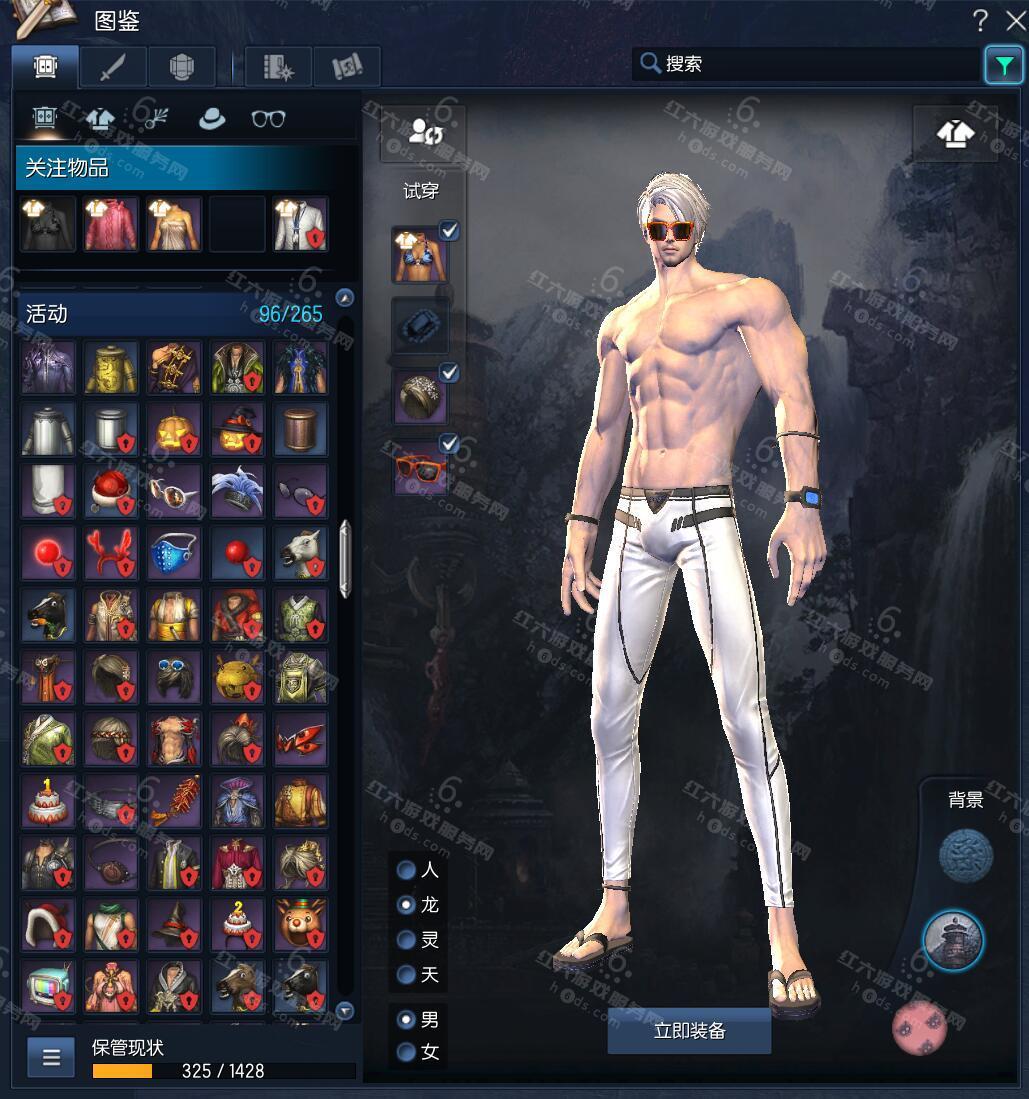1029x1099 pixels.
Task: Select the pink jacket in 关注物品
Action: (x=110, y=222)
